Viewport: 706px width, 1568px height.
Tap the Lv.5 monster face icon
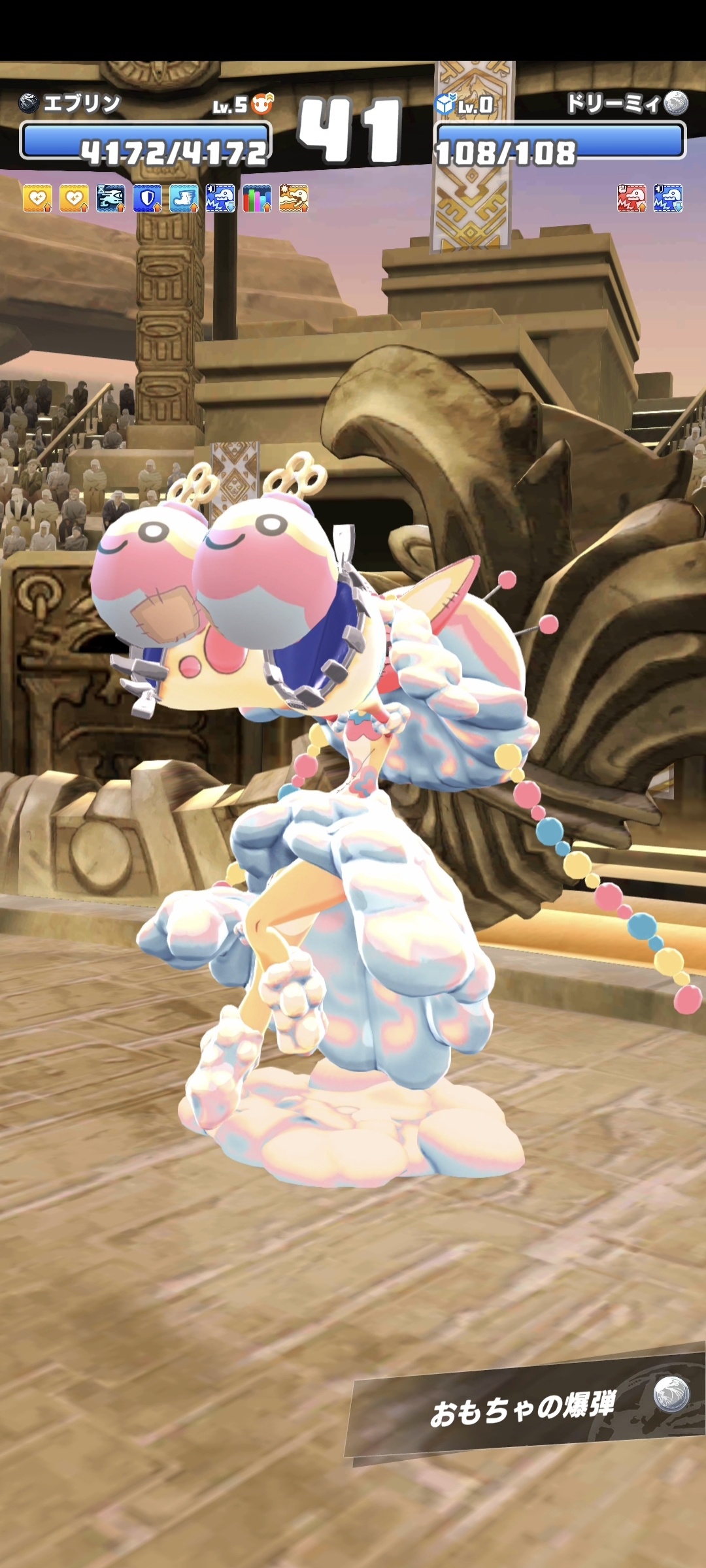point(263,103)
